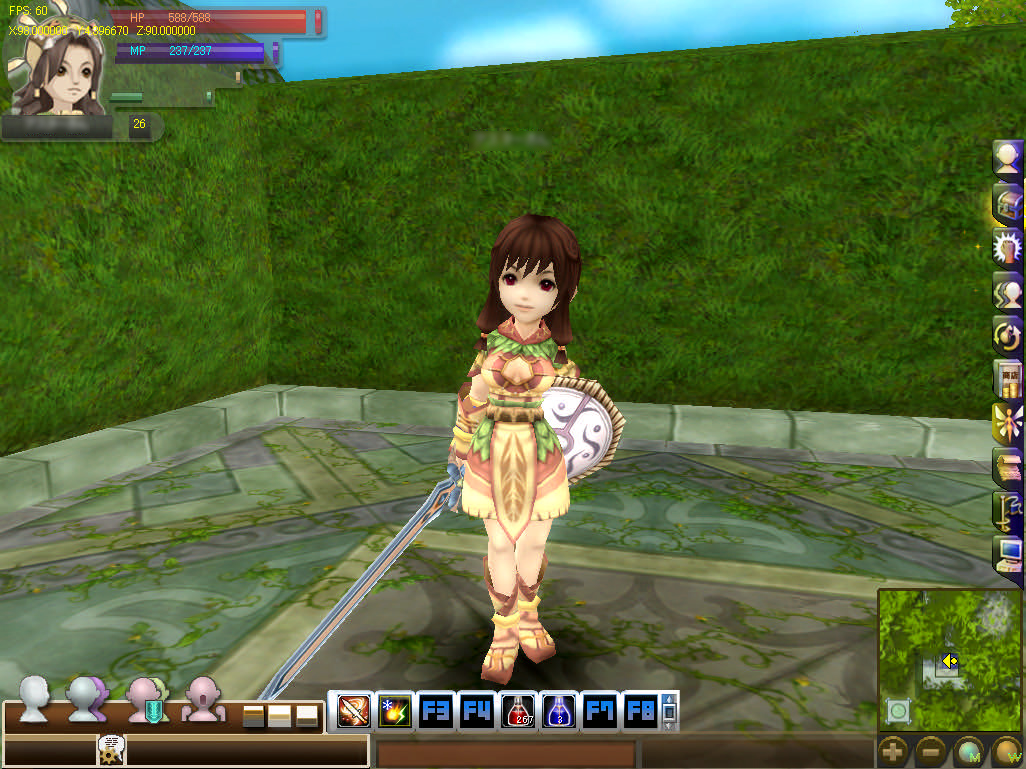Screen dimensions: 1026x769
Task: Use the blue mana potion
Action: [x=558, y=711]
